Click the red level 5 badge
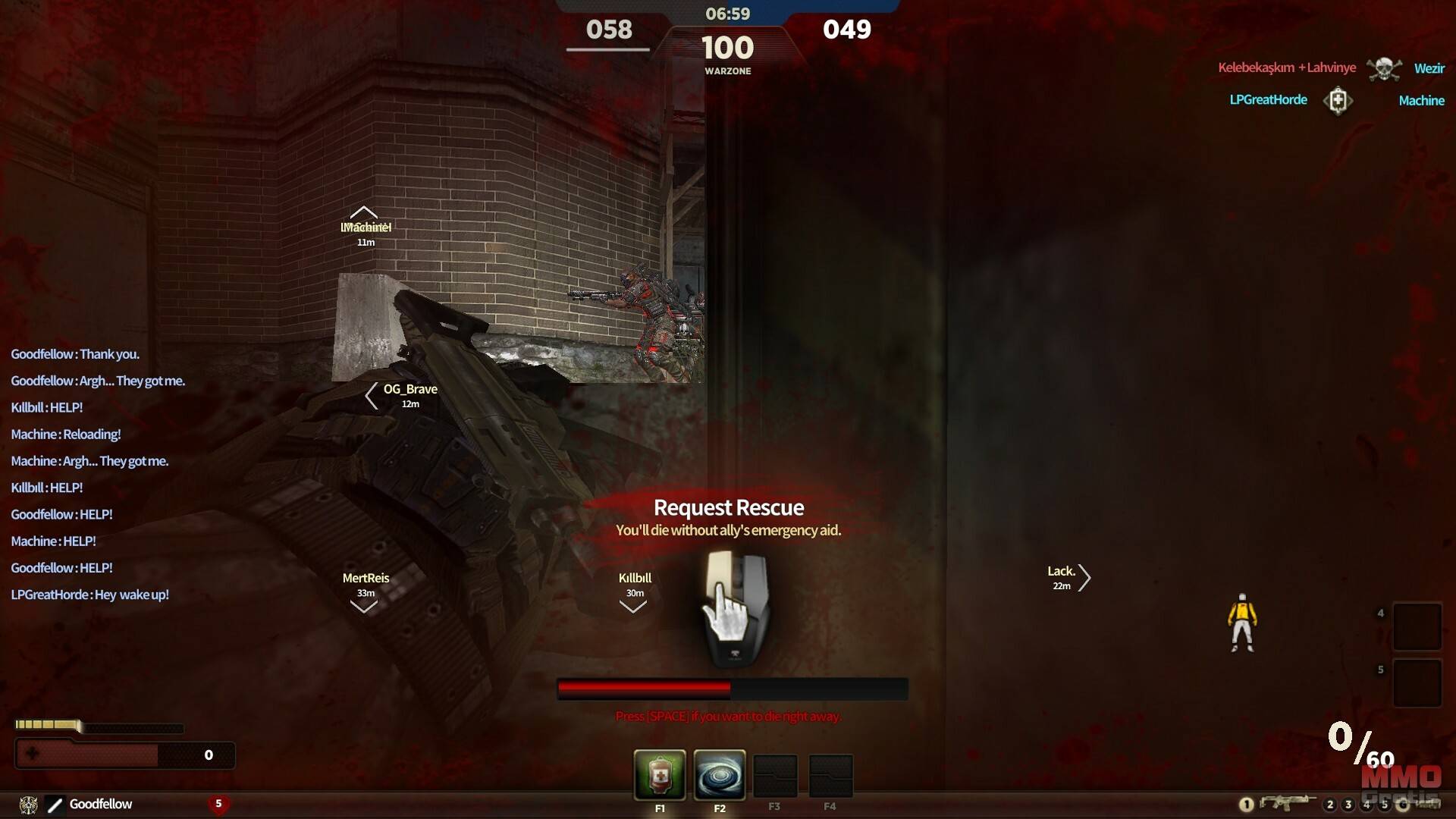1456x819 pixels. (x=218, y=804)
